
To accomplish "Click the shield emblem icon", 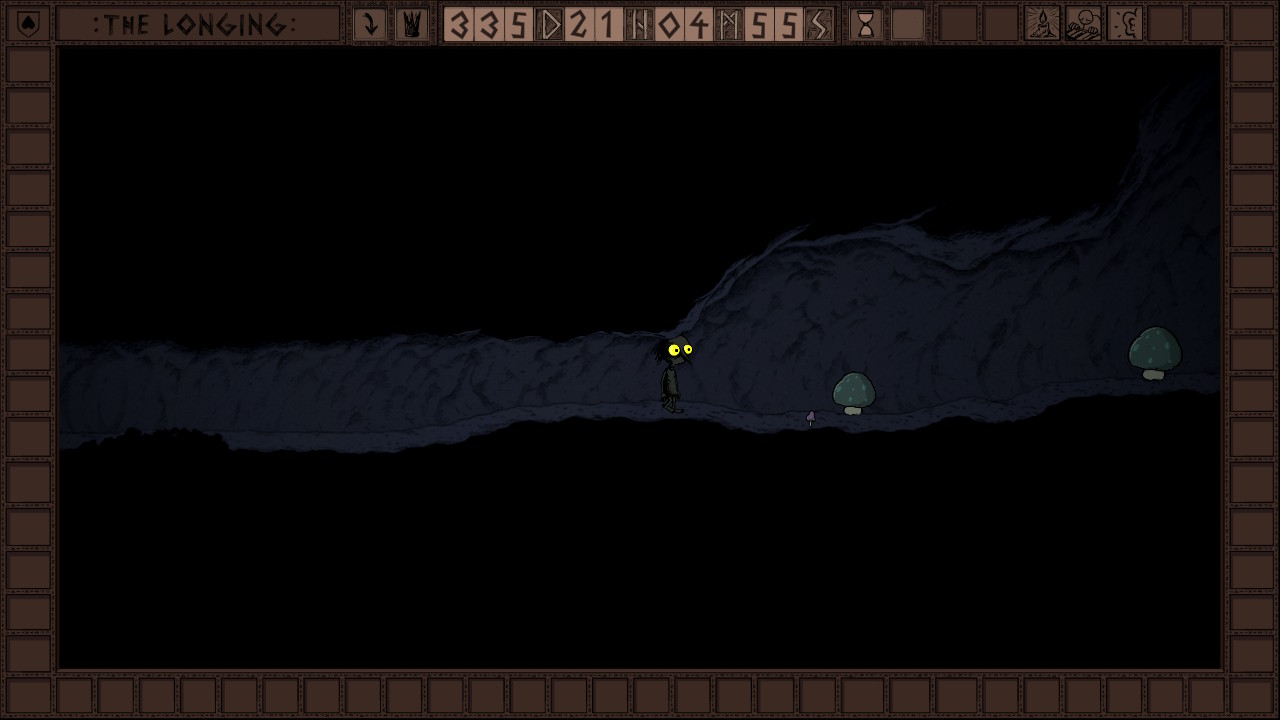I will coord(29,24).
